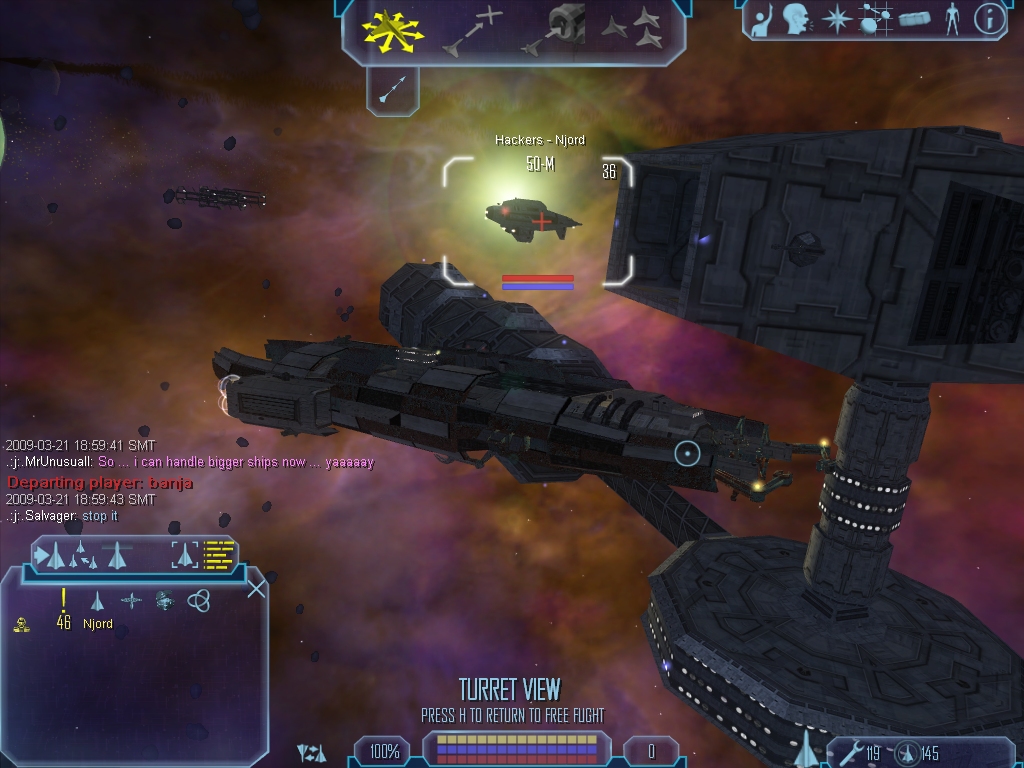This screenshot has width=1024, height=768.
Task: Show all contacts with interlocked rings icon
Action: (199, 601)
